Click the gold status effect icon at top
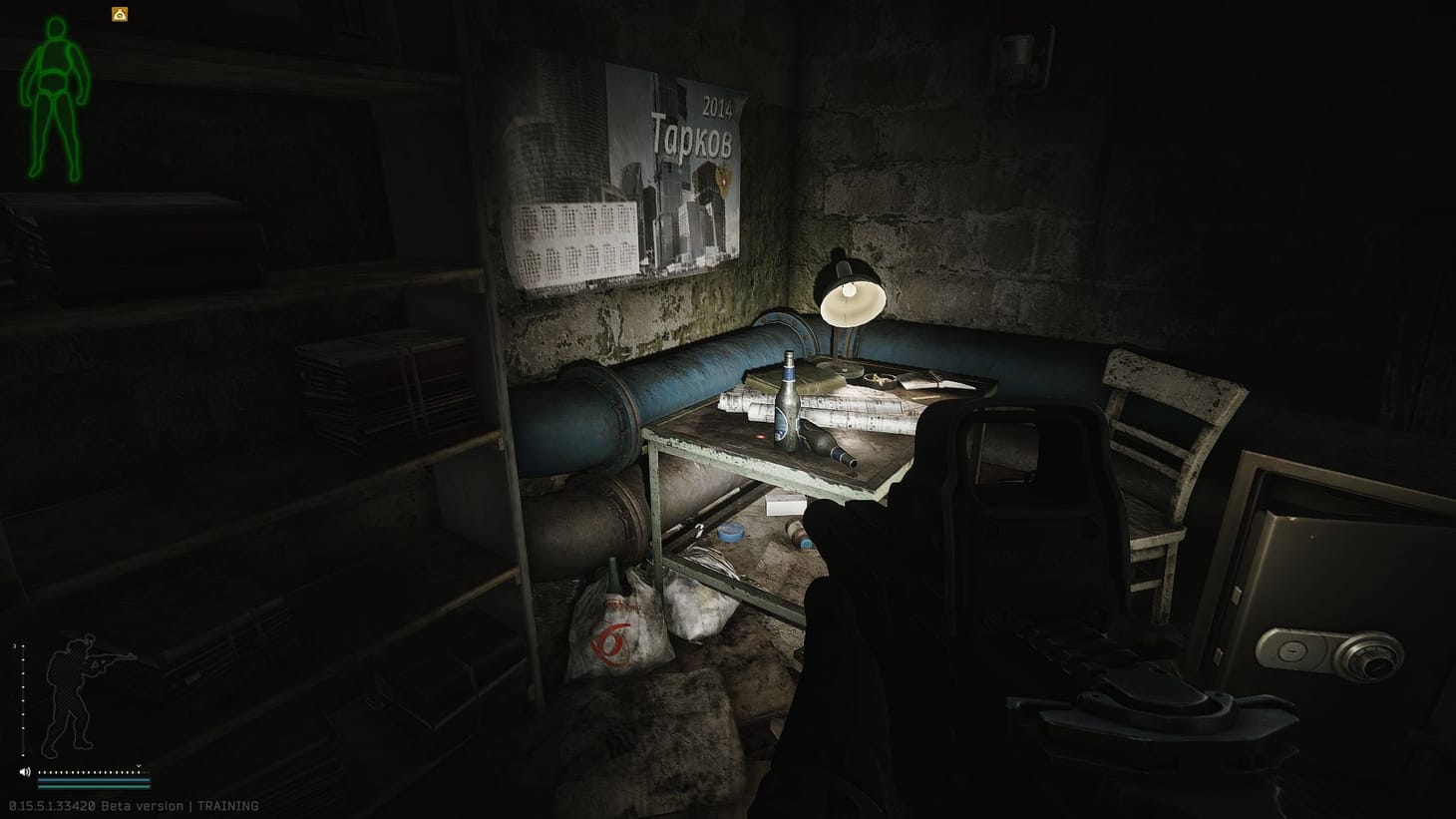 (119, 13)
